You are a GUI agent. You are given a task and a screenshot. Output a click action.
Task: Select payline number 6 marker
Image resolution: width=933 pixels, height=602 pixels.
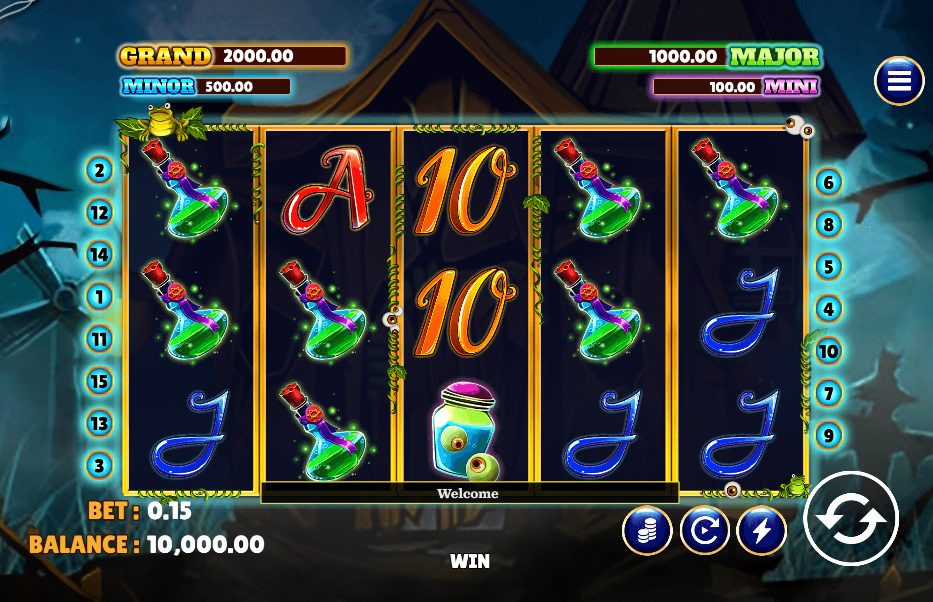pyautogui.click(x=828, y=182)
